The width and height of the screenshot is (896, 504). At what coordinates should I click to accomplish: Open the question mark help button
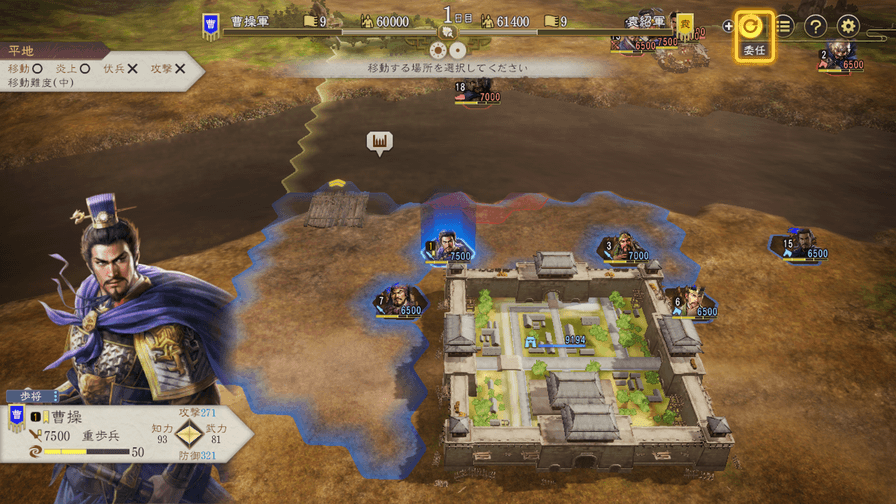pyautogui.click(x=816, y=27)
